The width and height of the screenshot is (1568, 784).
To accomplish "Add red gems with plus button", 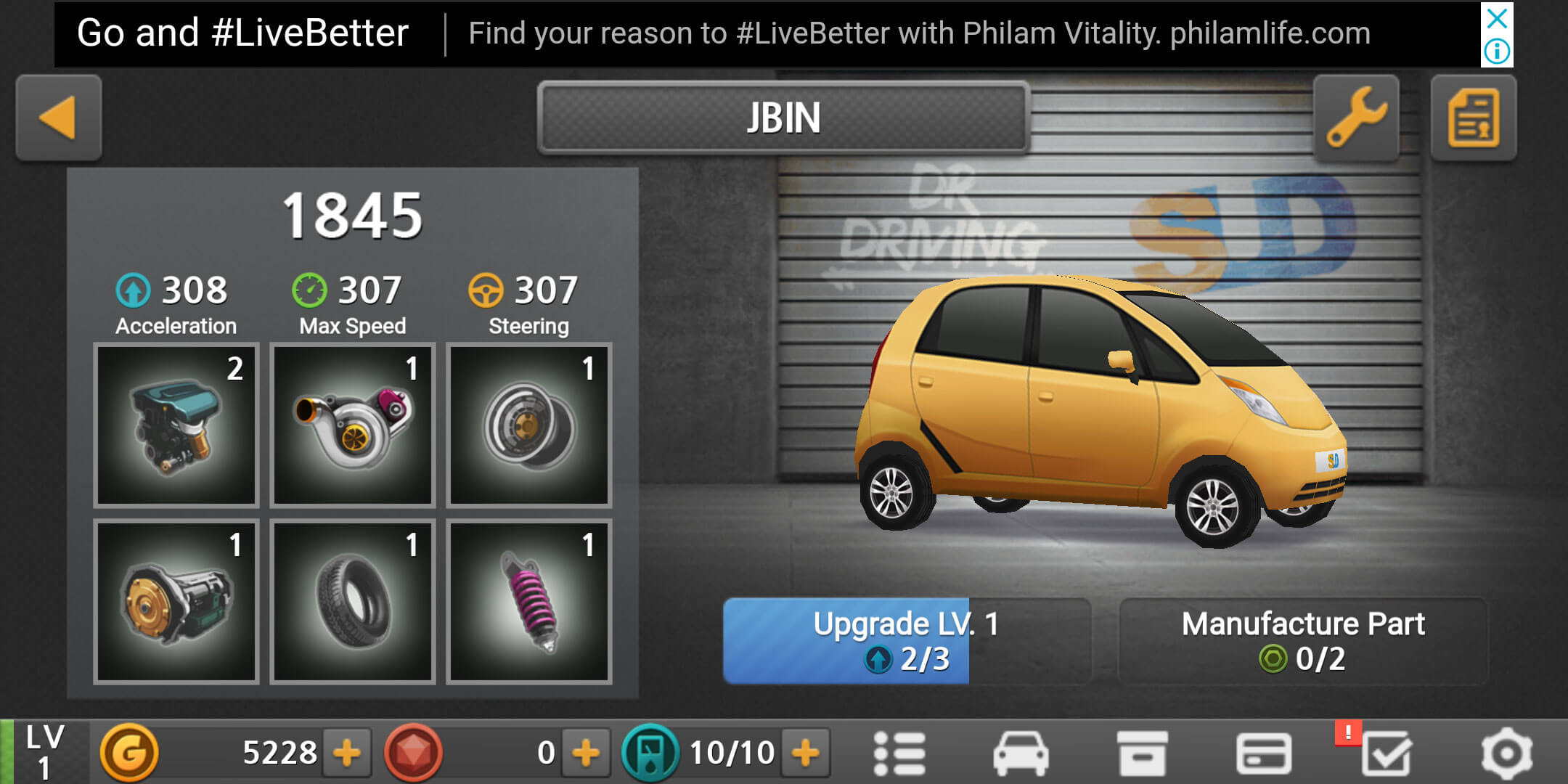I will click(x=586, y=753).
